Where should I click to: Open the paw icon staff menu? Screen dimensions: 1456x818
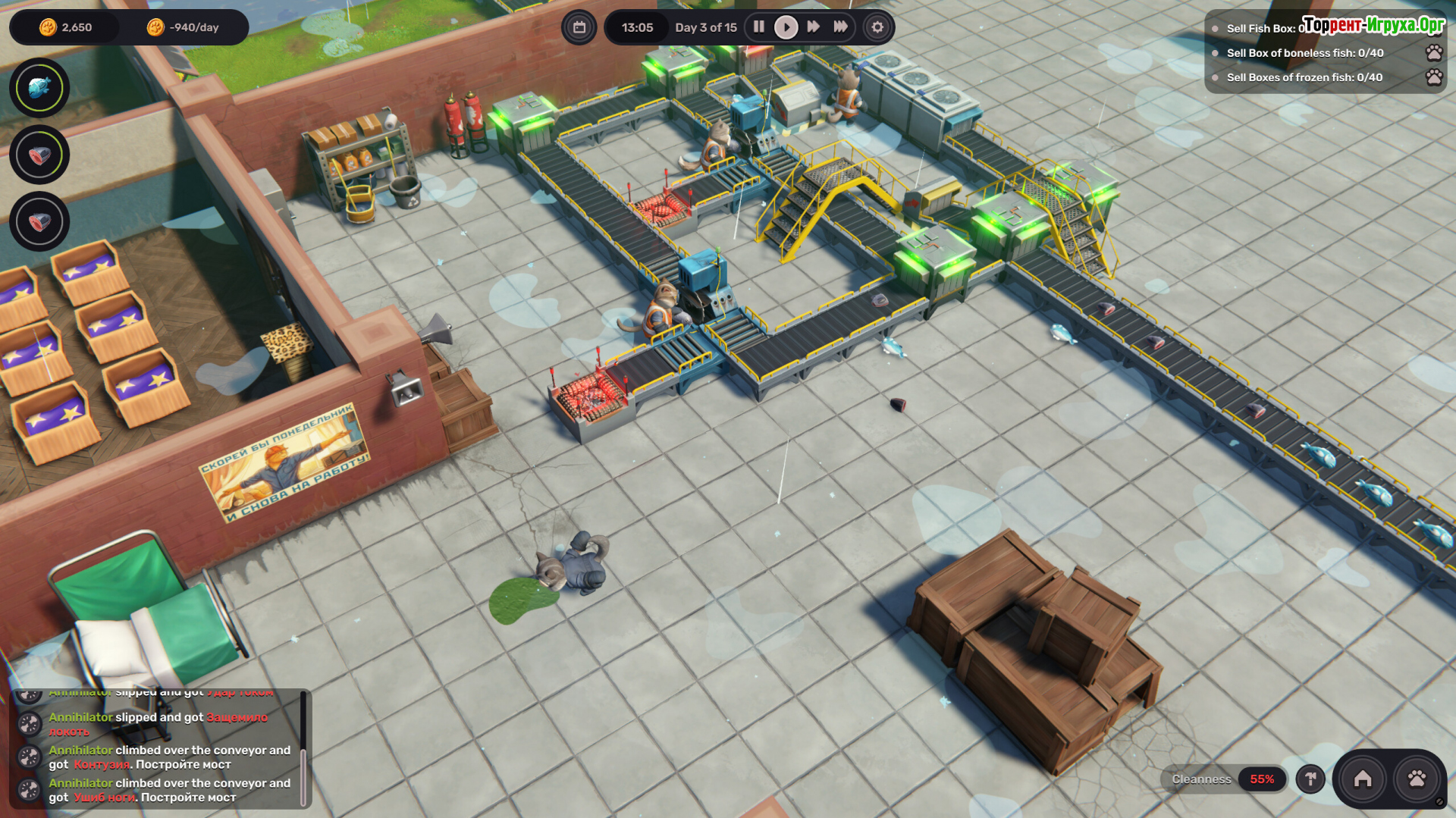(x=1417, y=779)
